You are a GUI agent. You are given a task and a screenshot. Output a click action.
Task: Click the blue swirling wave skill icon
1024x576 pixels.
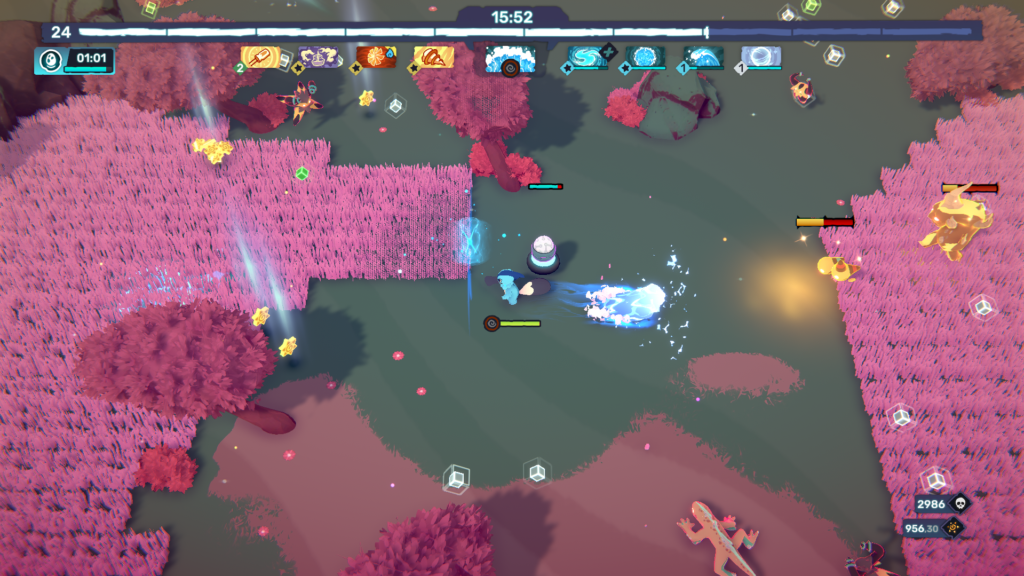[587, 57]
